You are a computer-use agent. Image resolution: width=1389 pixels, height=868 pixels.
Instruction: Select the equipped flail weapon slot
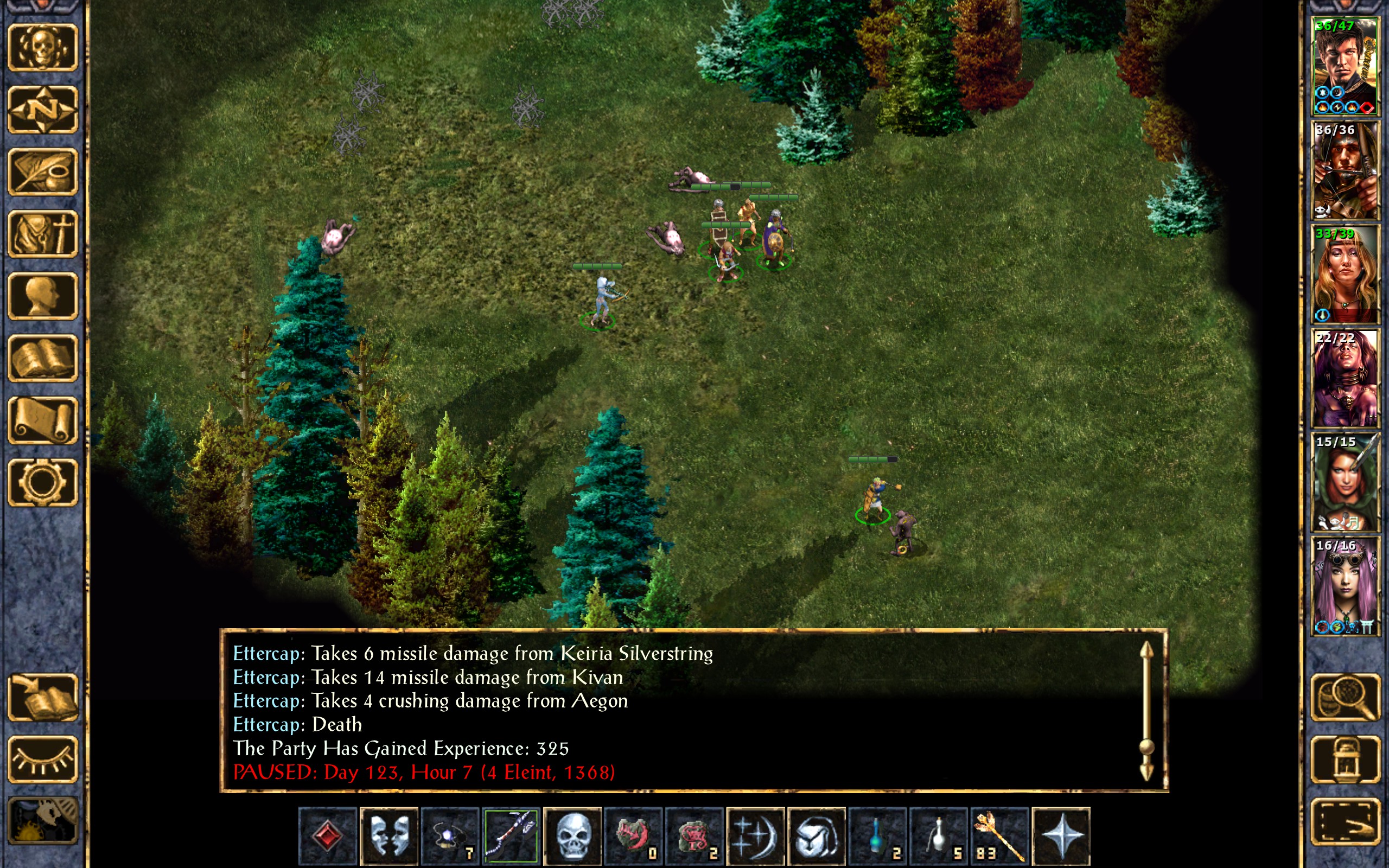pyautogui.click(x=511, y=836)
